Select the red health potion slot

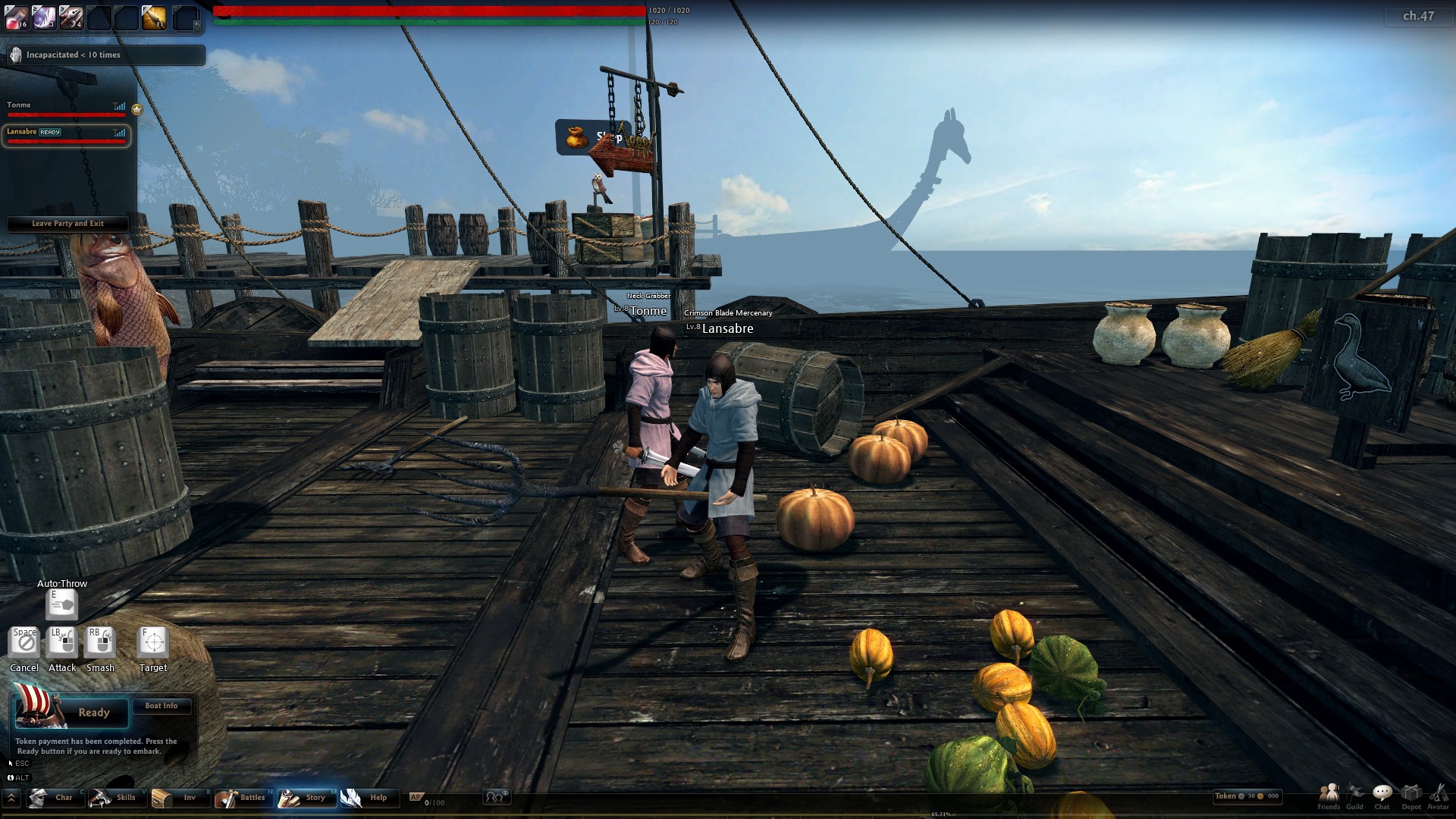click(x=17, y=17)
